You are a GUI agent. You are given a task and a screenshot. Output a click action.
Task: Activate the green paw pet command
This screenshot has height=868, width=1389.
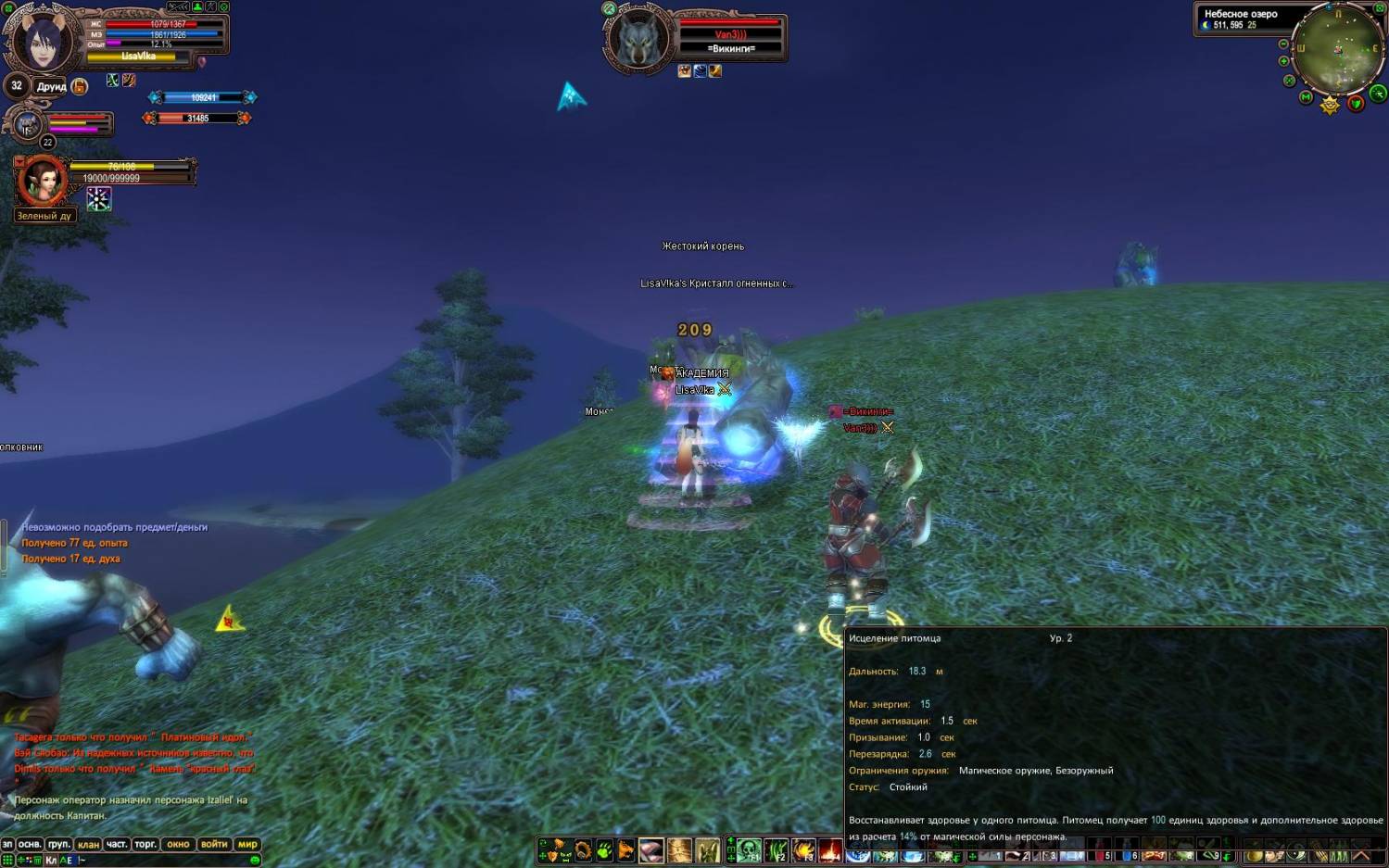604,849
